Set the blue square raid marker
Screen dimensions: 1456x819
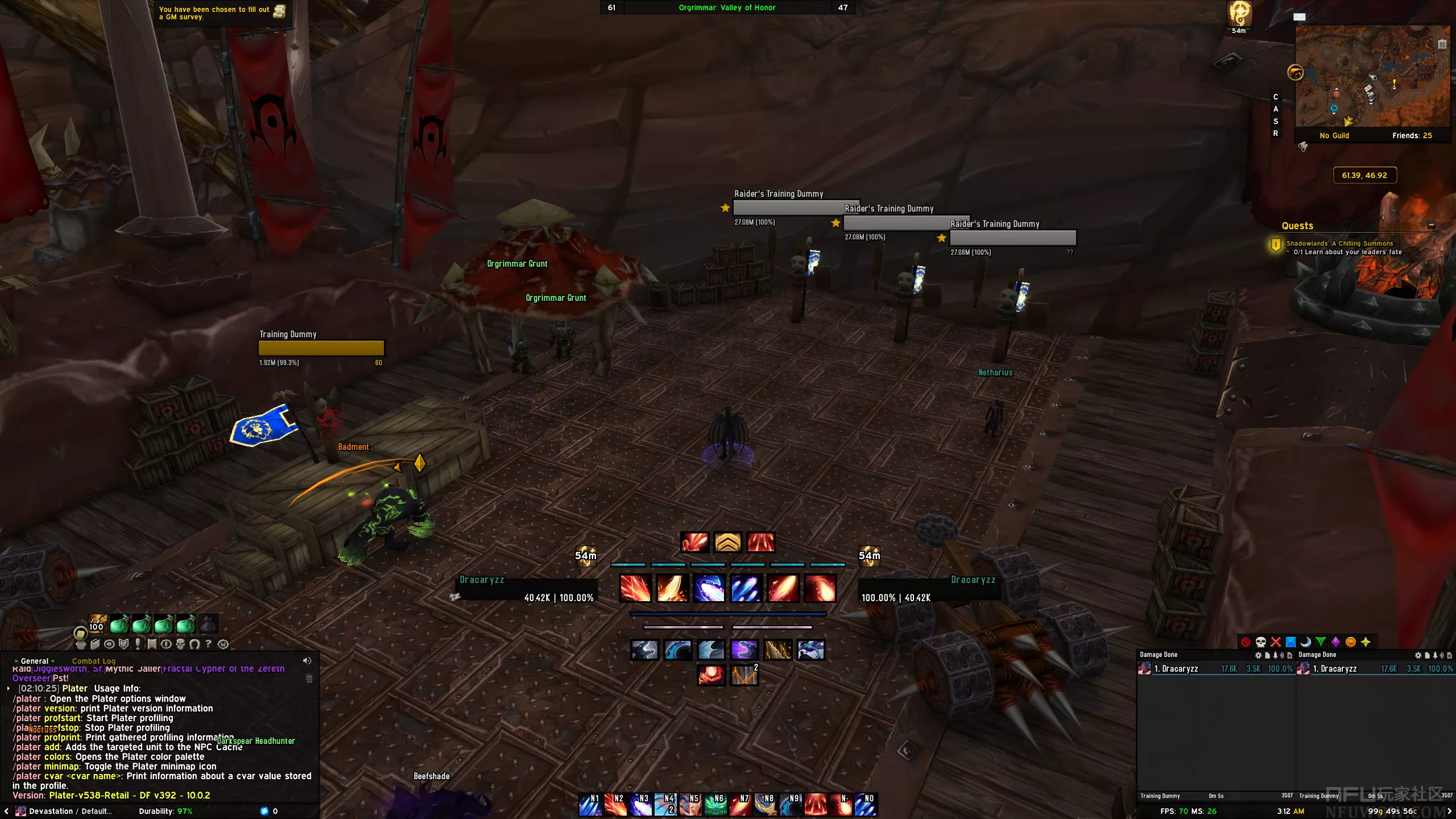click(x=1291, y=642)
